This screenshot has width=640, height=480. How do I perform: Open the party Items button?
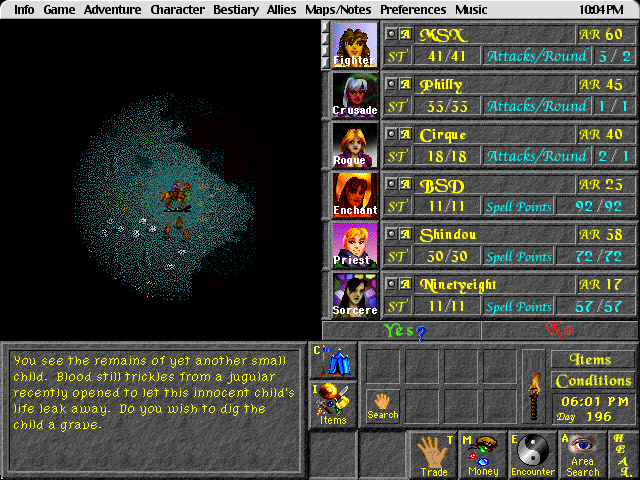(331, 406)
